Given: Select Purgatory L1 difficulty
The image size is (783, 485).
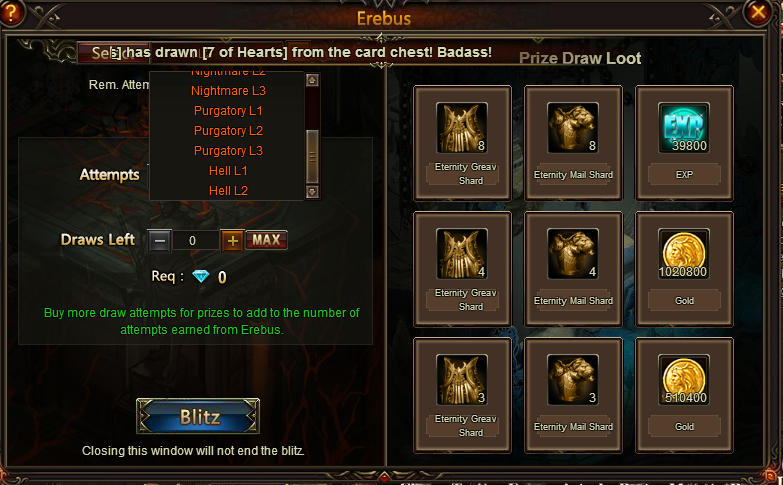Looking at the screenshot, I should tap(228, 111).
